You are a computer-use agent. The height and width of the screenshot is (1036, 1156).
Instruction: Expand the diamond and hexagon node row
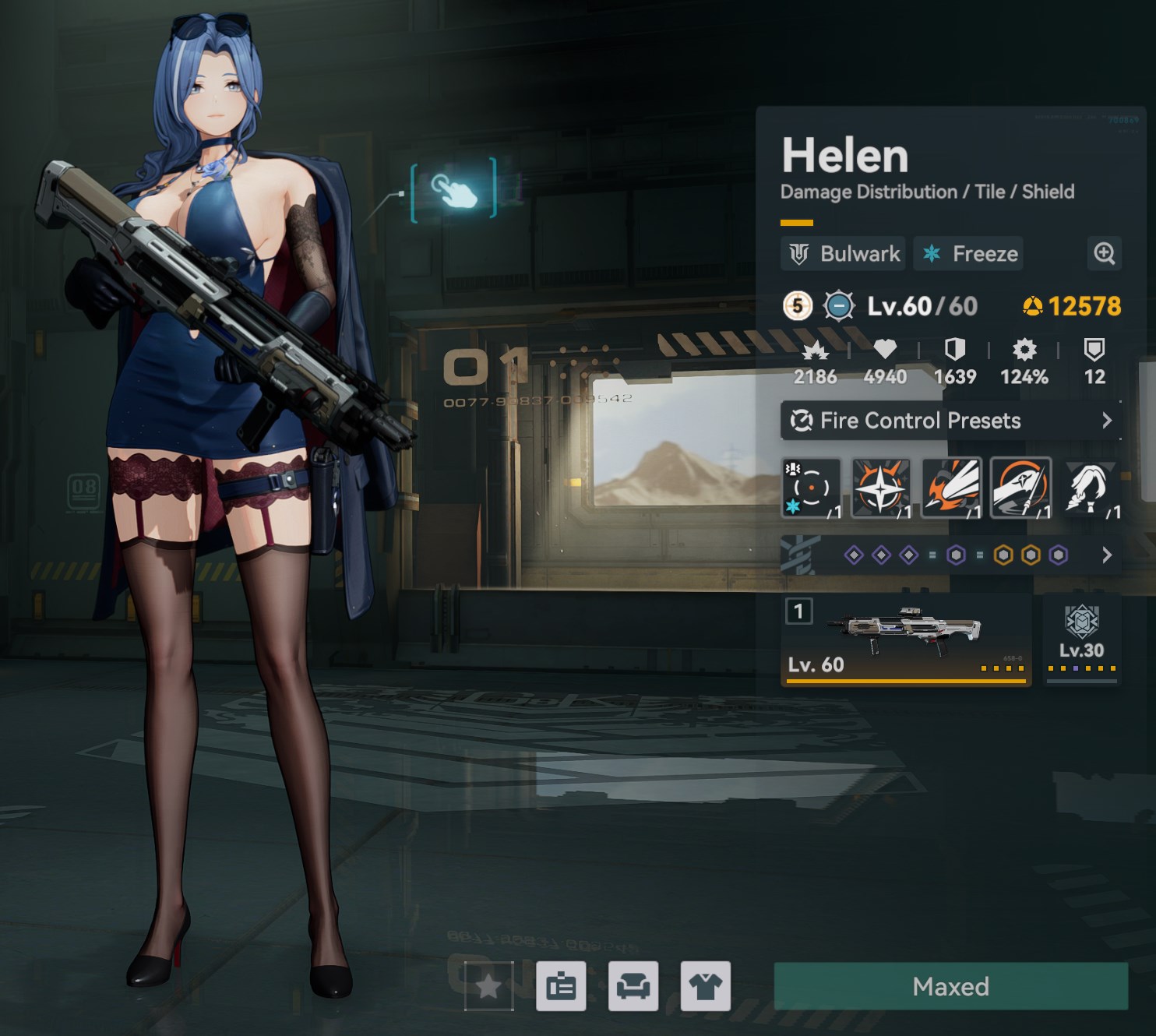1106,555
